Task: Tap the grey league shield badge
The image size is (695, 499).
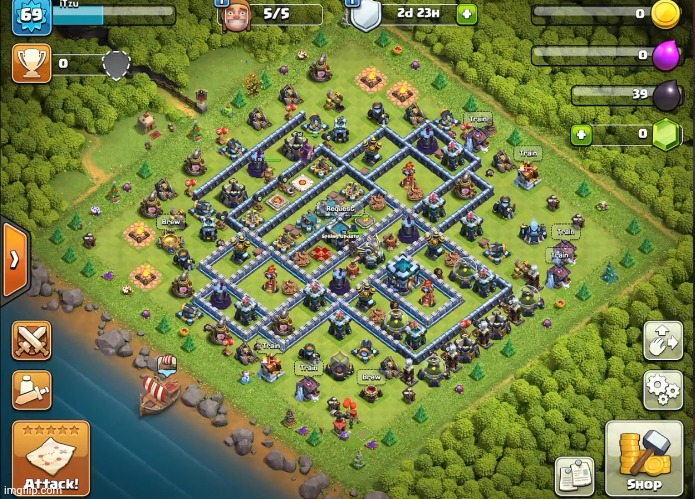Action: [117, 65]
